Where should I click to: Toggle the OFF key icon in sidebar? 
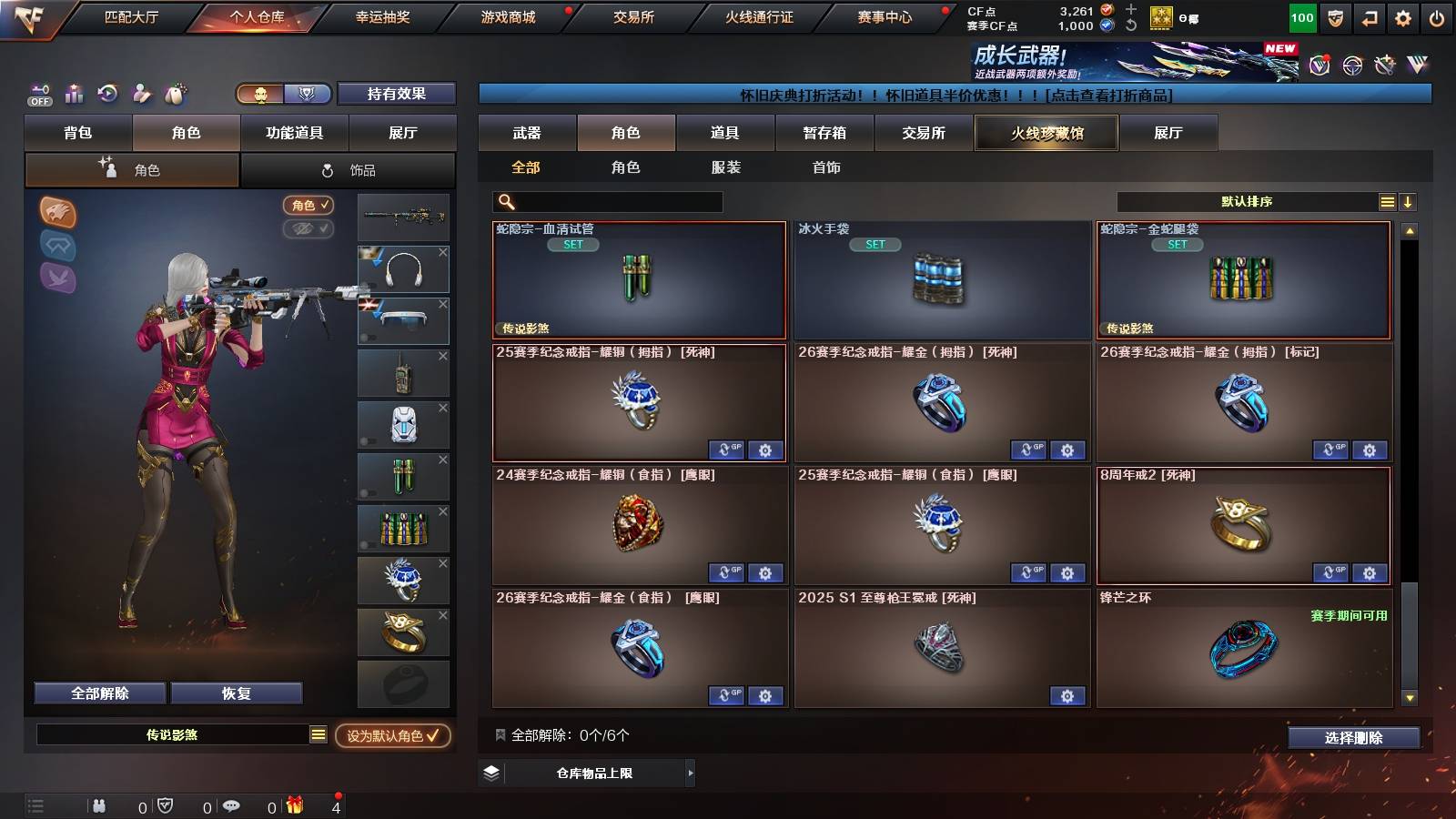[x=38, y=94]
